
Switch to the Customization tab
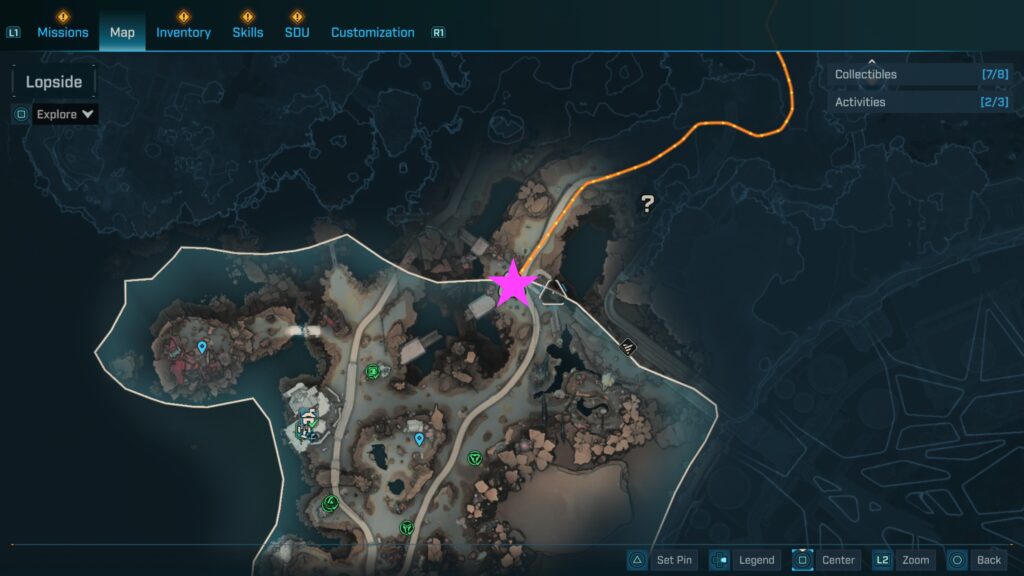(372, 32)
